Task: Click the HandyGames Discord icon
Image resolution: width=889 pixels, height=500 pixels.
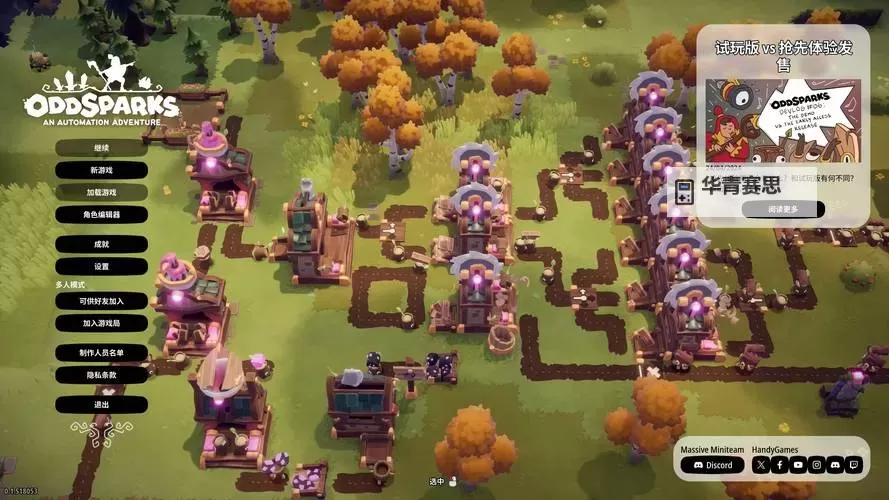Action: click(835, 465)
